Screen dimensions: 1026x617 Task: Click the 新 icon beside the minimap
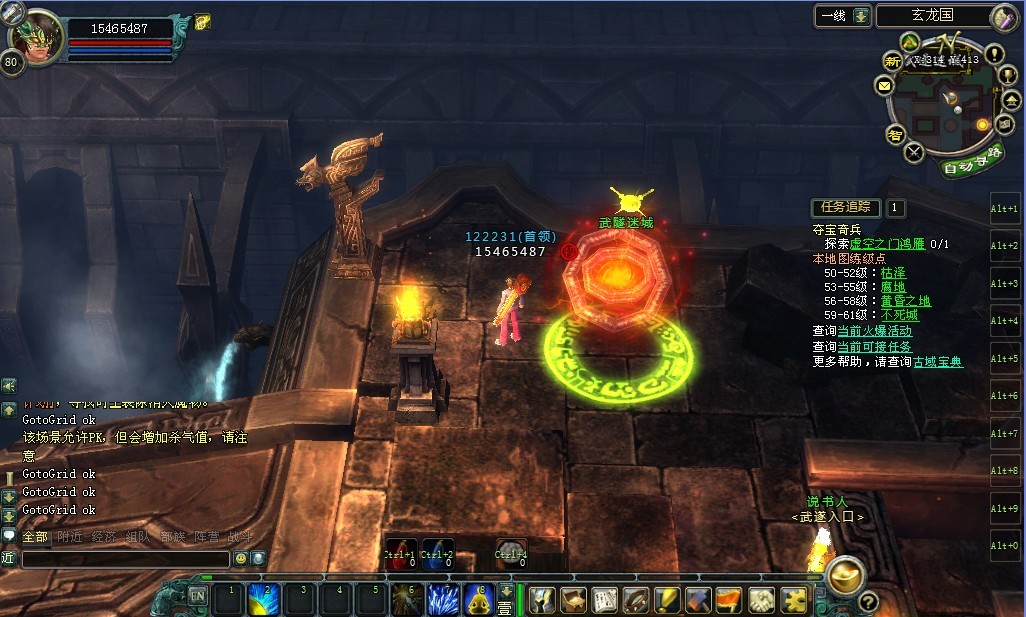891,62
